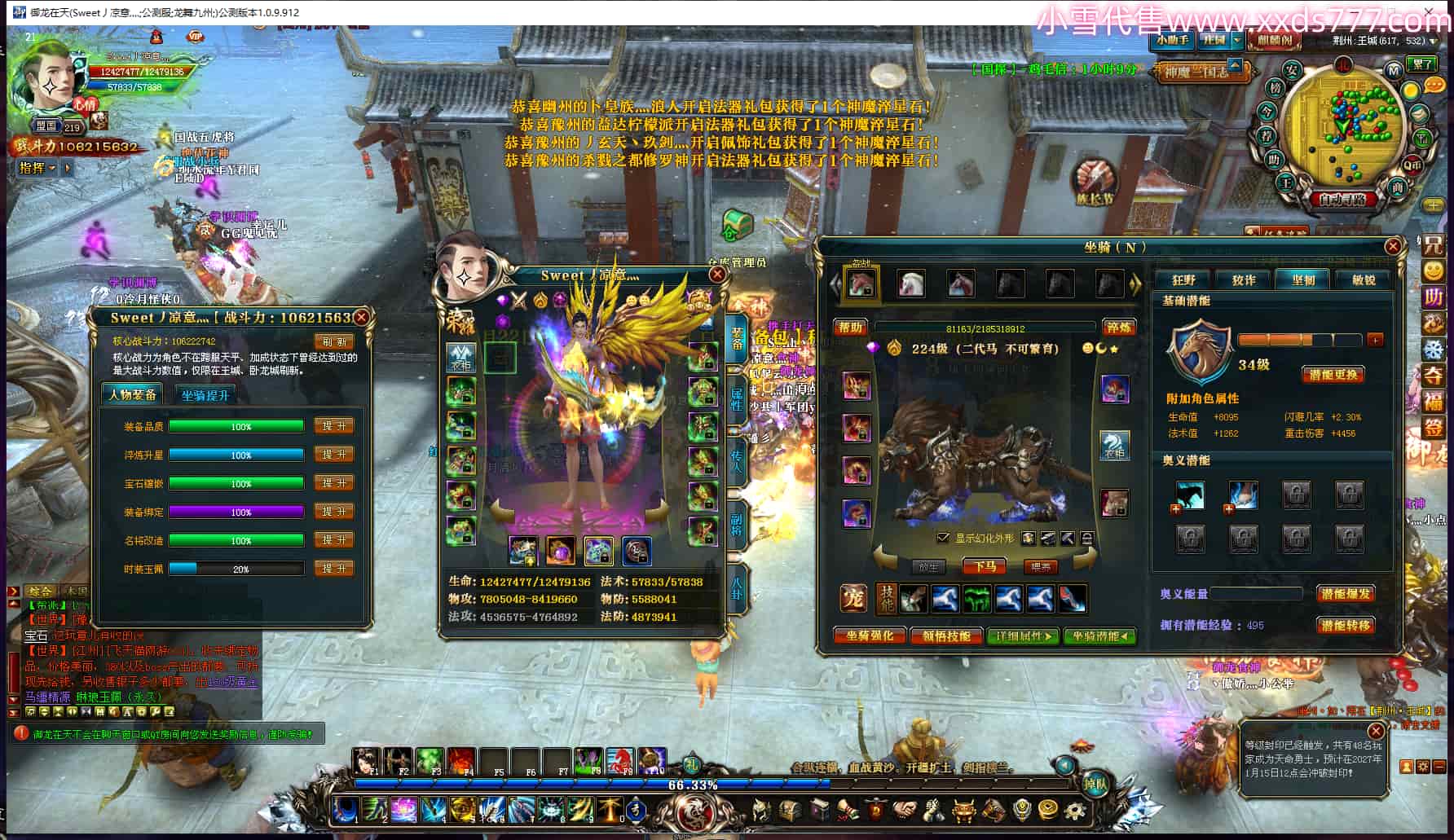Image resolution: width=1454 pixels, height=840 pixels.
Task: Toggle the 显示幻化外形 checkbox
Action: pos(943,538)
